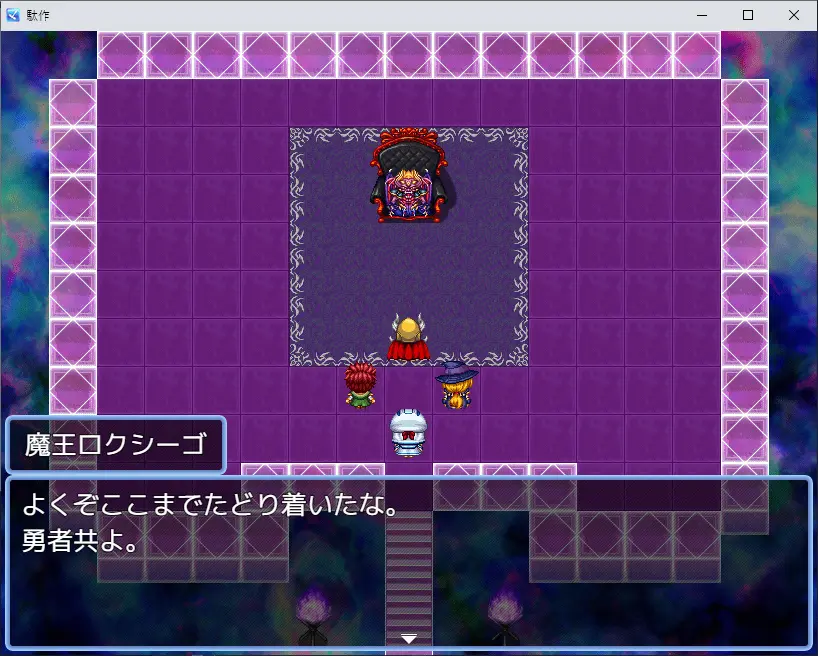Screen dimensions: 818x656
Task: Click the dialogue message box text
Action: [x=212, y=525]
